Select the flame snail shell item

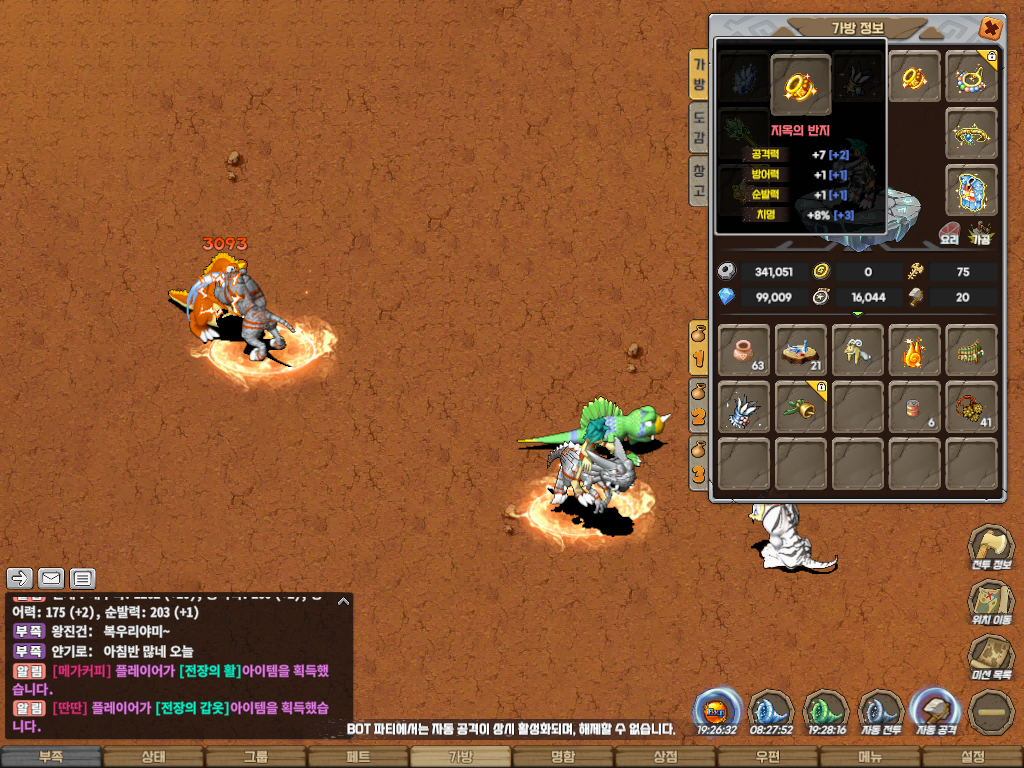(914, 351)
